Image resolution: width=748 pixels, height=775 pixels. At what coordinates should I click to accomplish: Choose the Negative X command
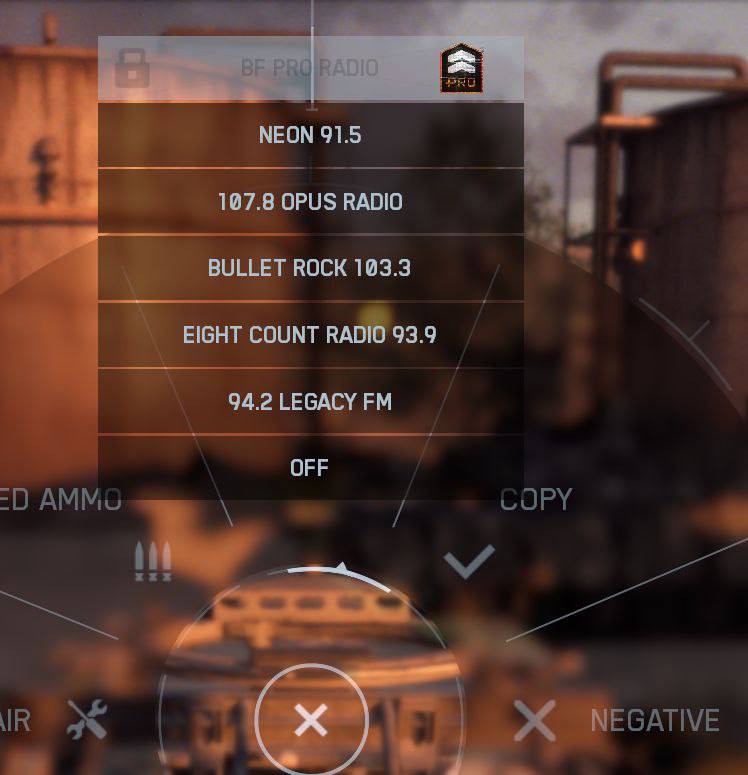[535, 720]
